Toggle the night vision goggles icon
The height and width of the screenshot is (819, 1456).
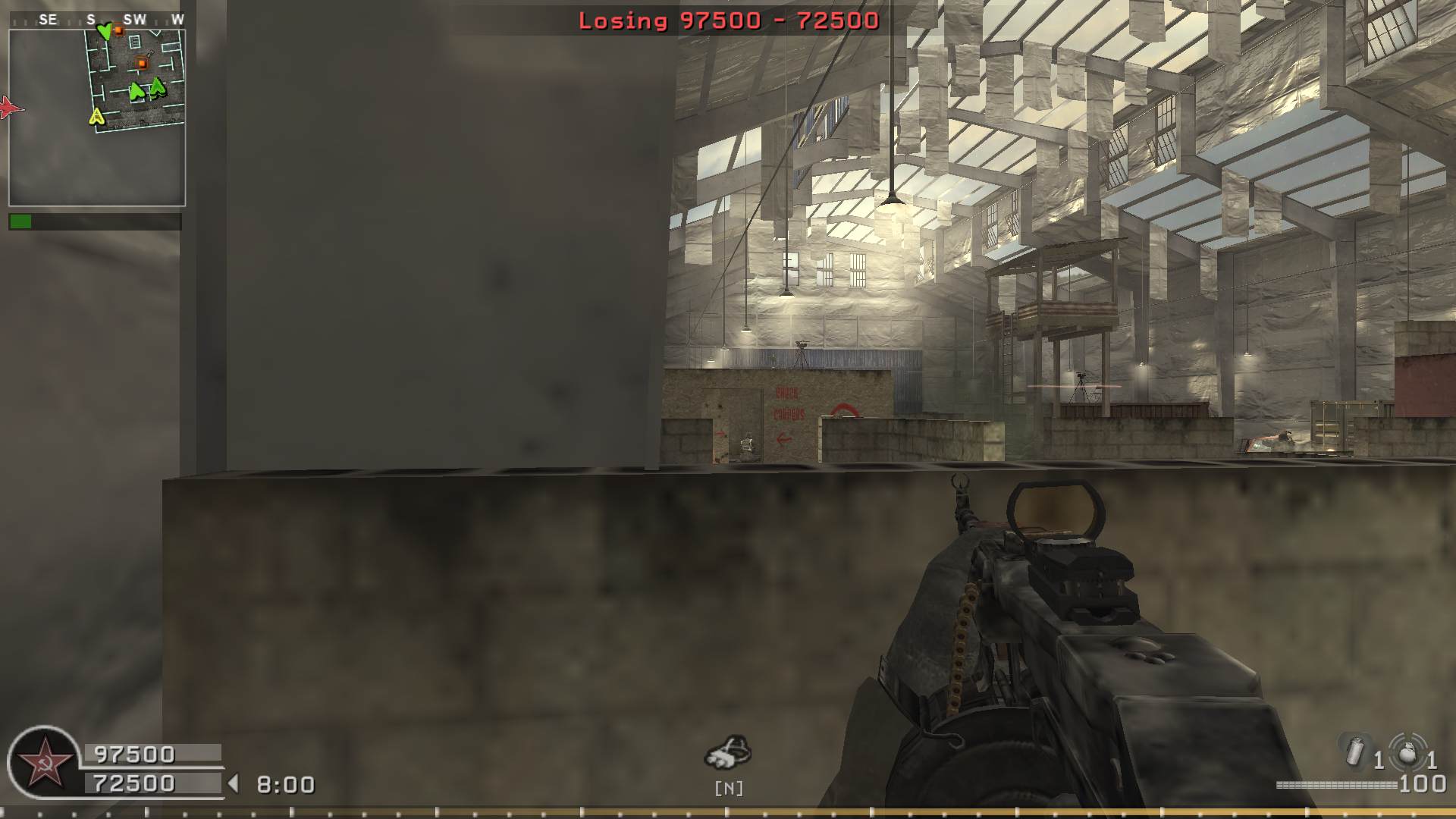(728, 752)
